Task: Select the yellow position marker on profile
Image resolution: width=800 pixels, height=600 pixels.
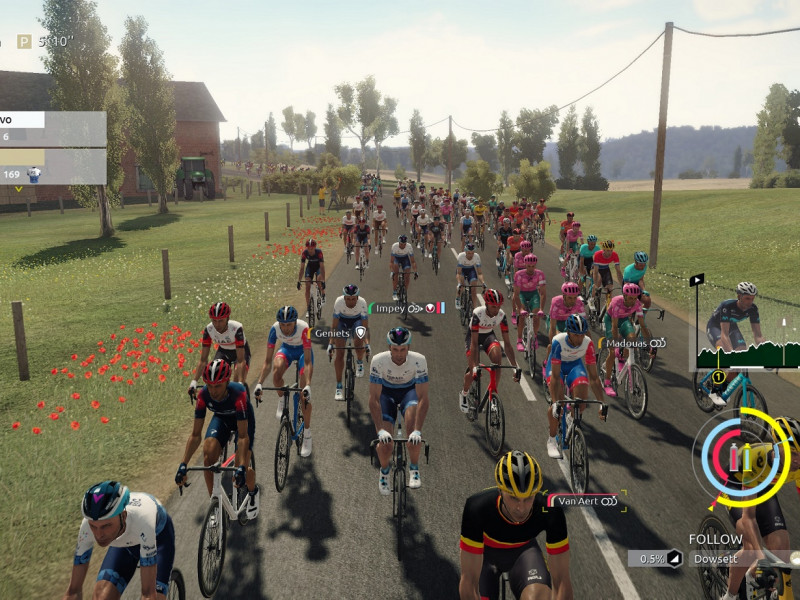Action: coord(716,377)
